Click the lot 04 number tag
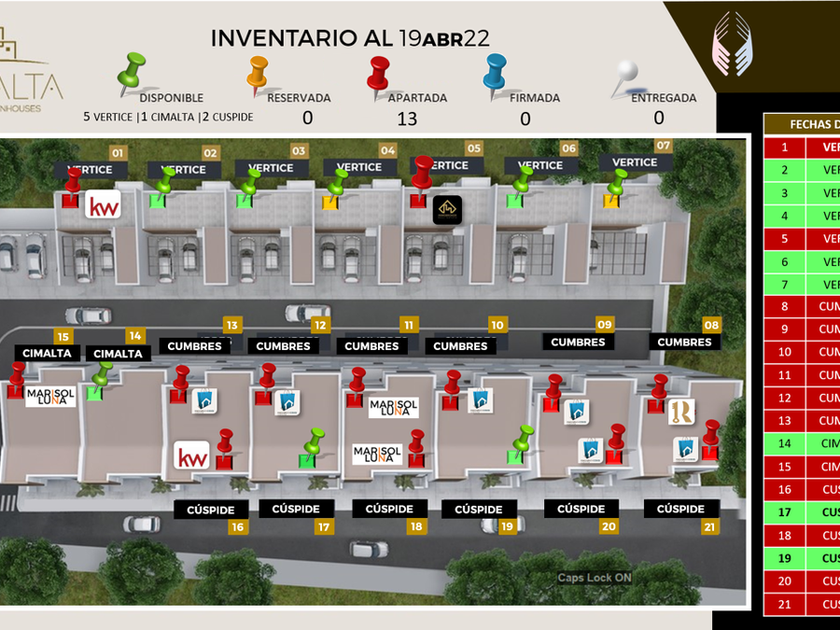Viewport: 840px width, 630px height. [387, 150]
